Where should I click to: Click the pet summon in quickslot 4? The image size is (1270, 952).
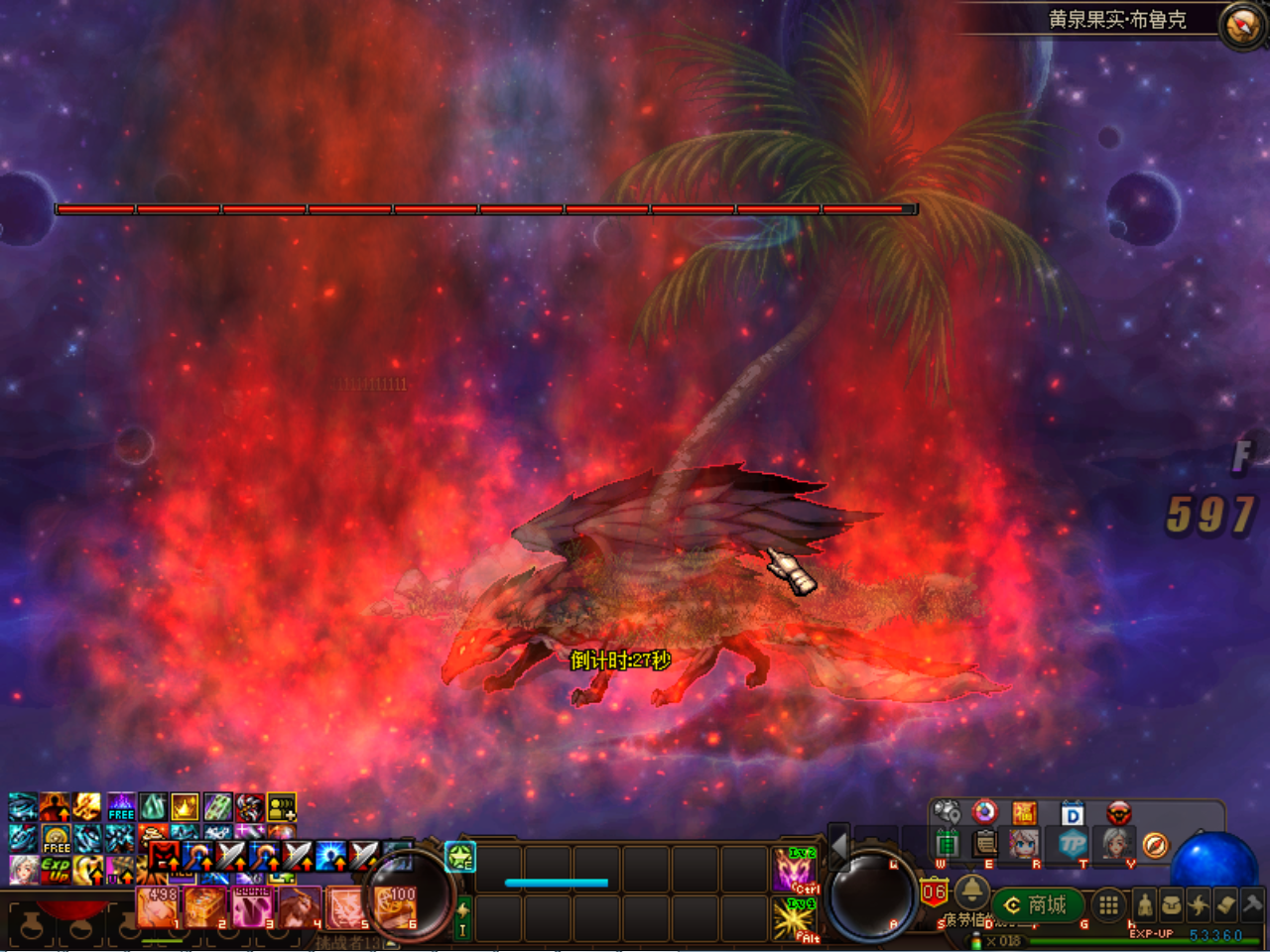pyautogui.click(x=298, y=905)
